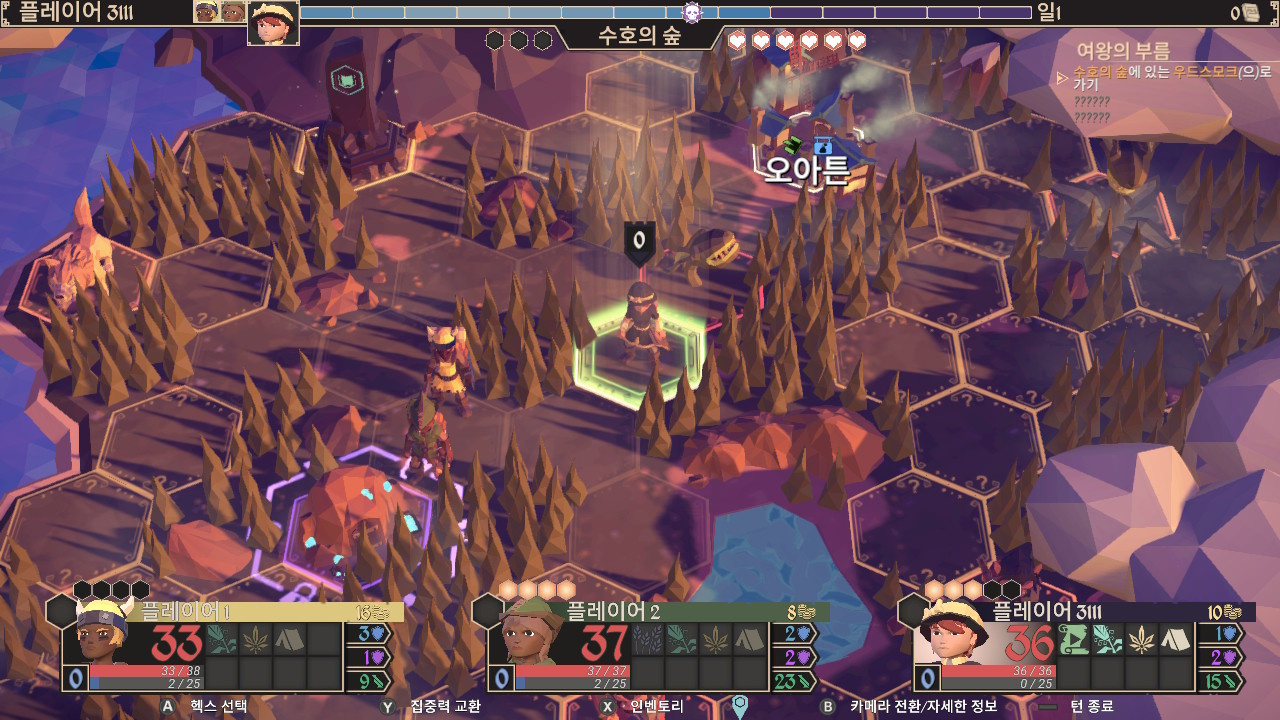This screenshot has width=1280, height=720.
Task: Open the notes scroll icon at top-right corner
Action: click(x=1252, y=10)
